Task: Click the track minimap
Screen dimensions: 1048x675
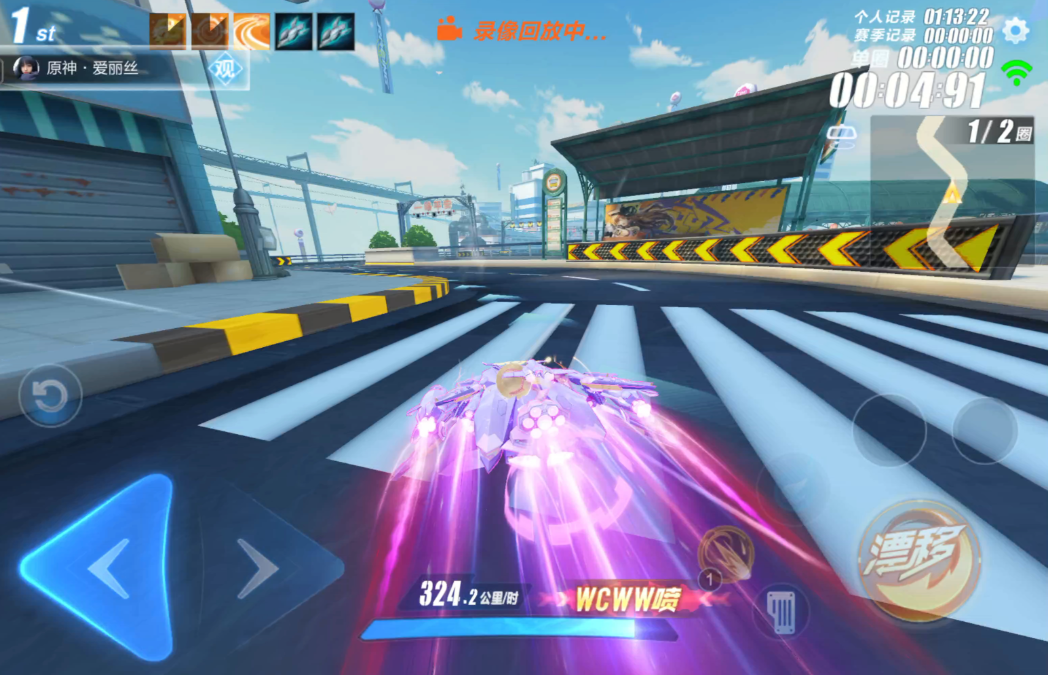Action: [x=950, y=195]
